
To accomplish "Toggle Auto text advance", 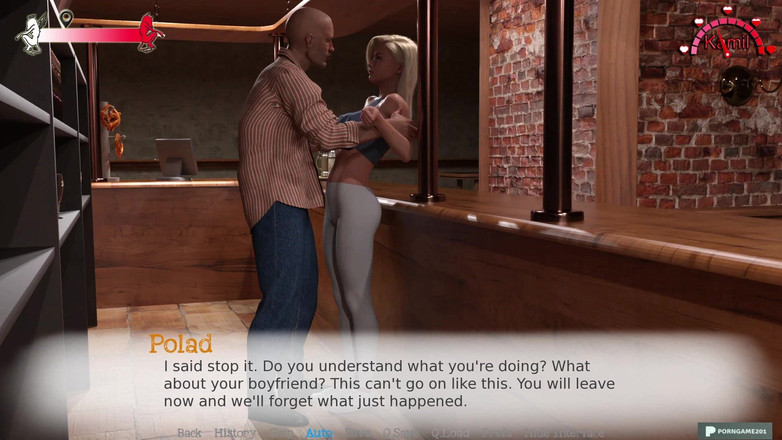I will point(319,433).
